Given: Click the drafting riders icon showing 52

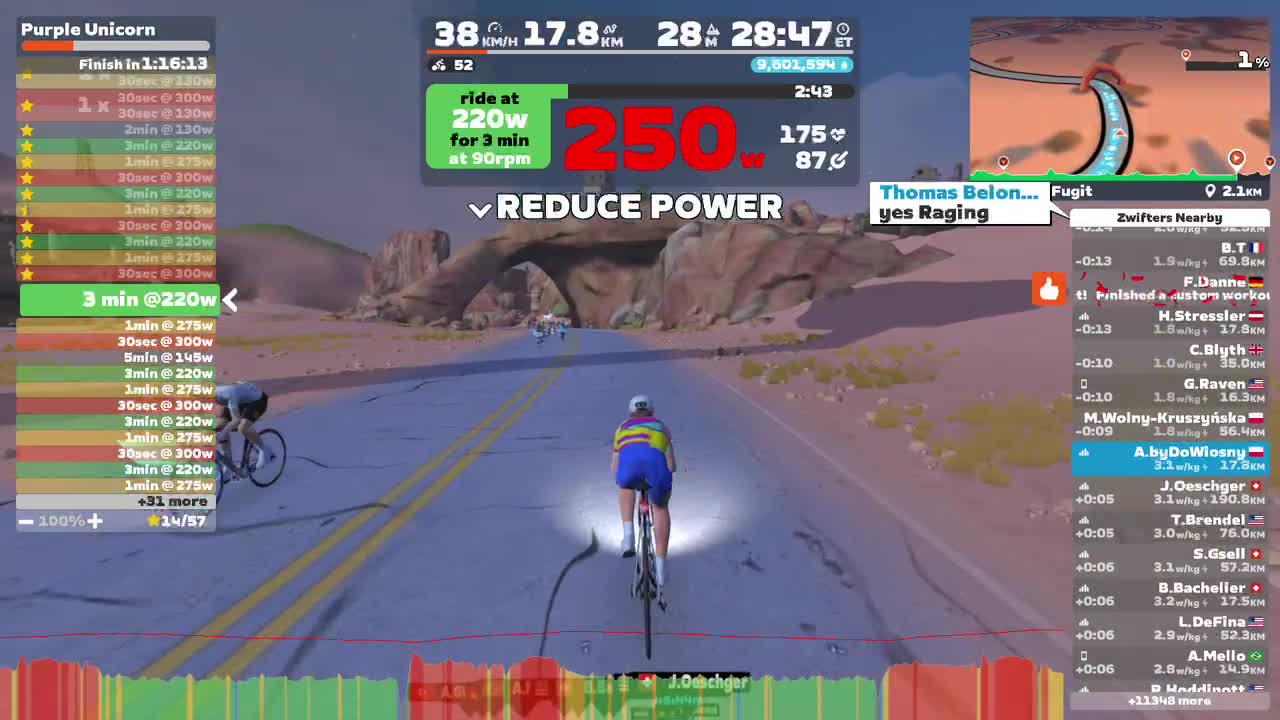Looking at the screenshot, I should tap(438, 65).
